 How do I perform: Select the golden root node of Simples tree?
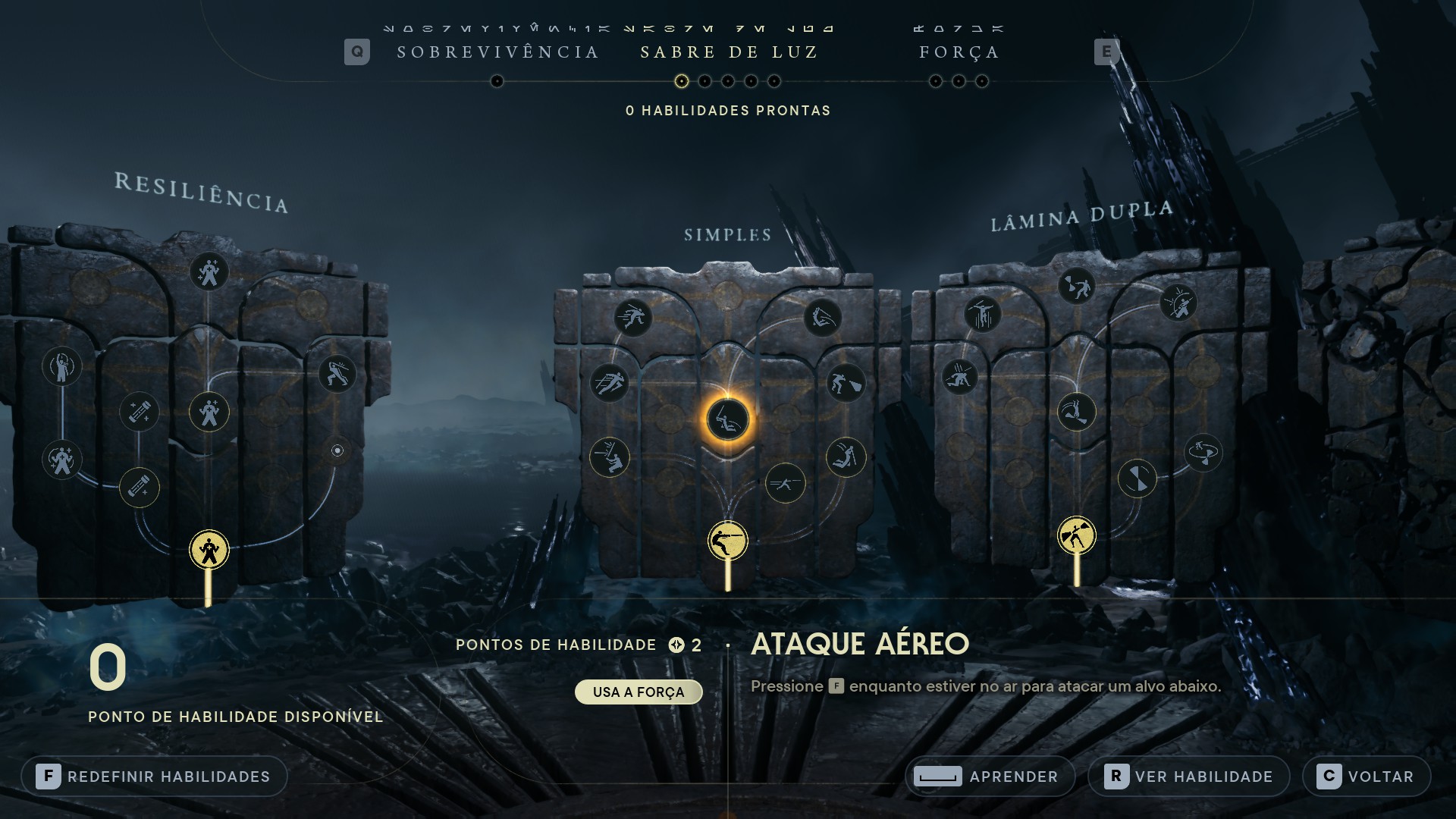pyautogui.click(x=728, y=541)
